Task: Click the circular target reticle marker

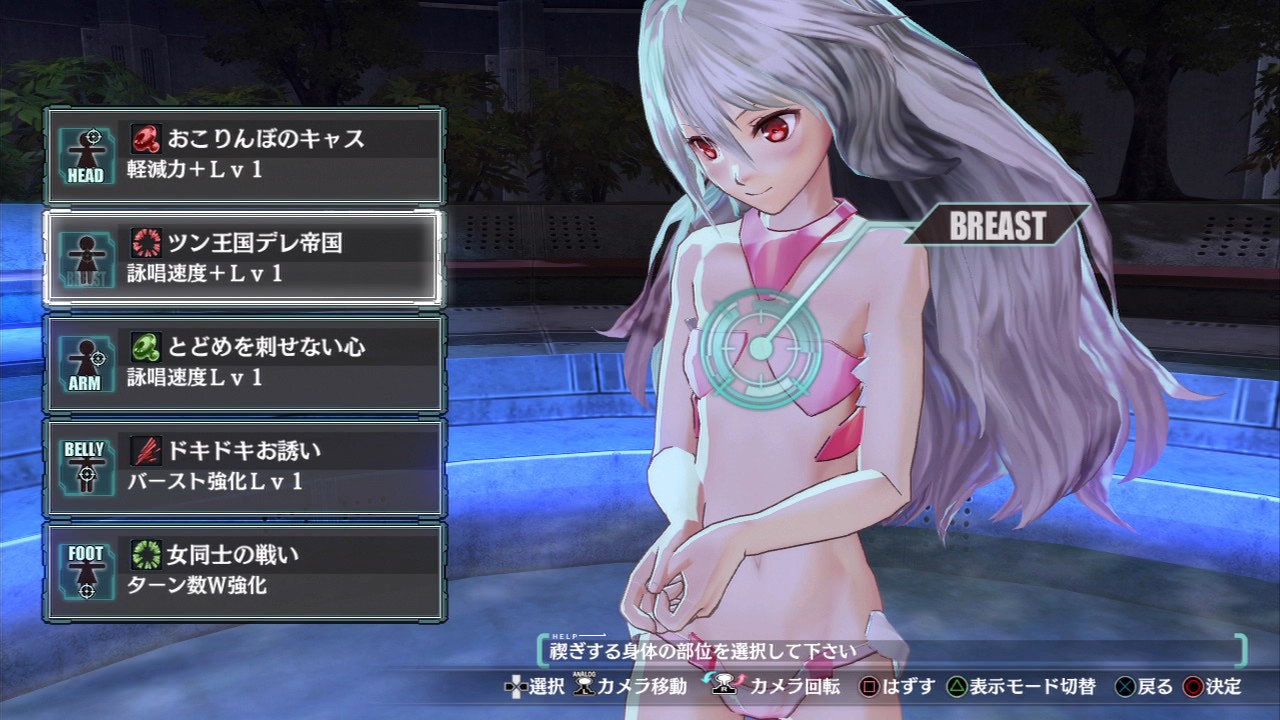Action: [760, 349]
